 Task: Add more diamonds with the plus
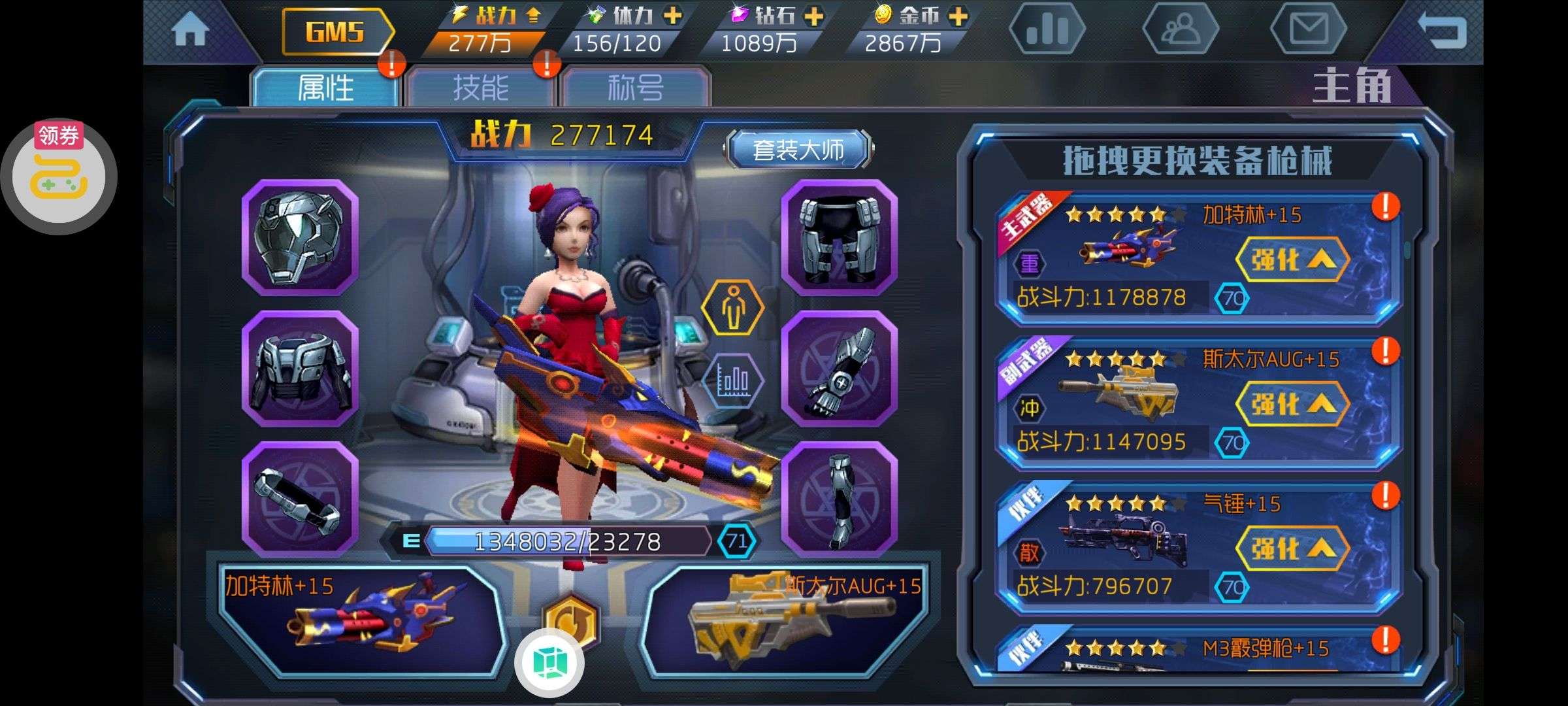[814, 16]
